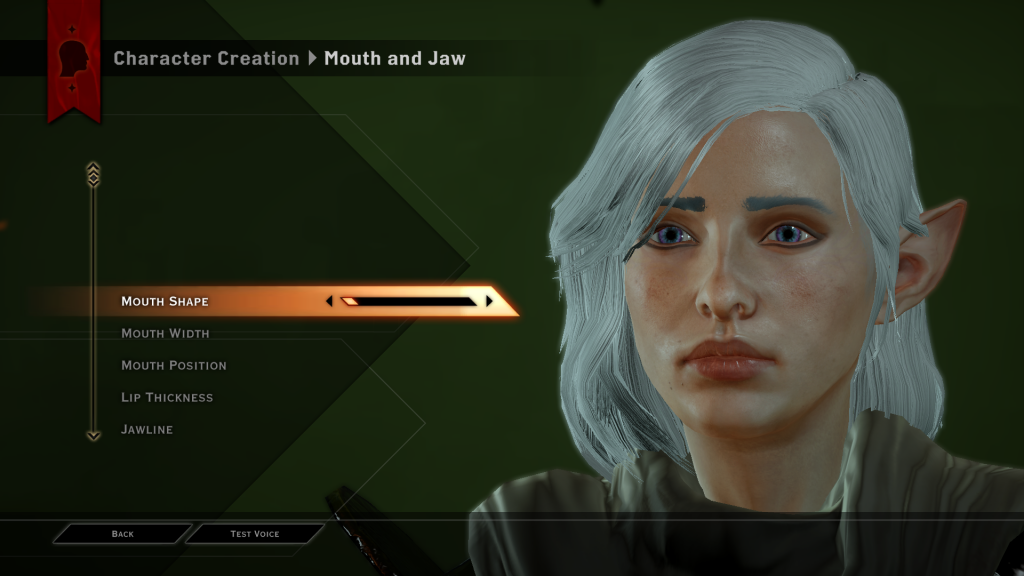Select the Mouth Shape option

coord(165,301)
